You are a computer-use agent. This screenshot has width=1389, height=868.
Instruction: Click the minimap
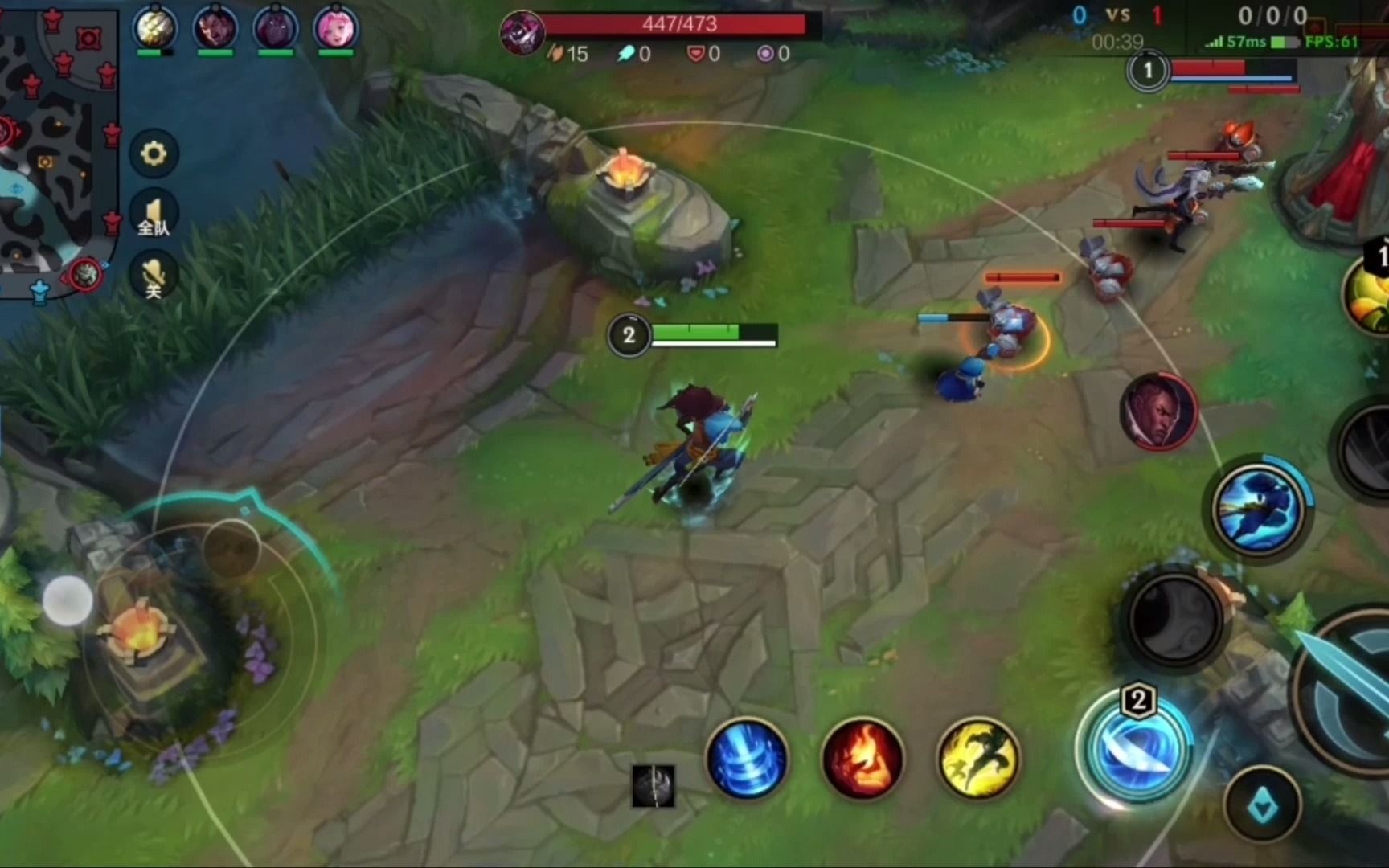56,145
